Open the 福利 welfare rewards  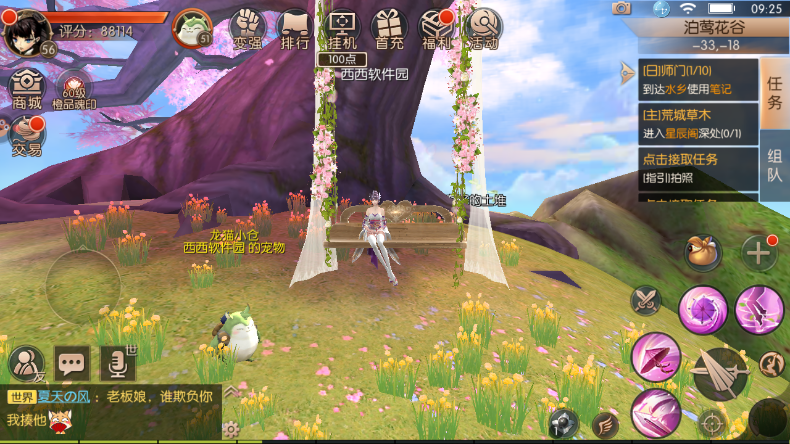[436, 29]
